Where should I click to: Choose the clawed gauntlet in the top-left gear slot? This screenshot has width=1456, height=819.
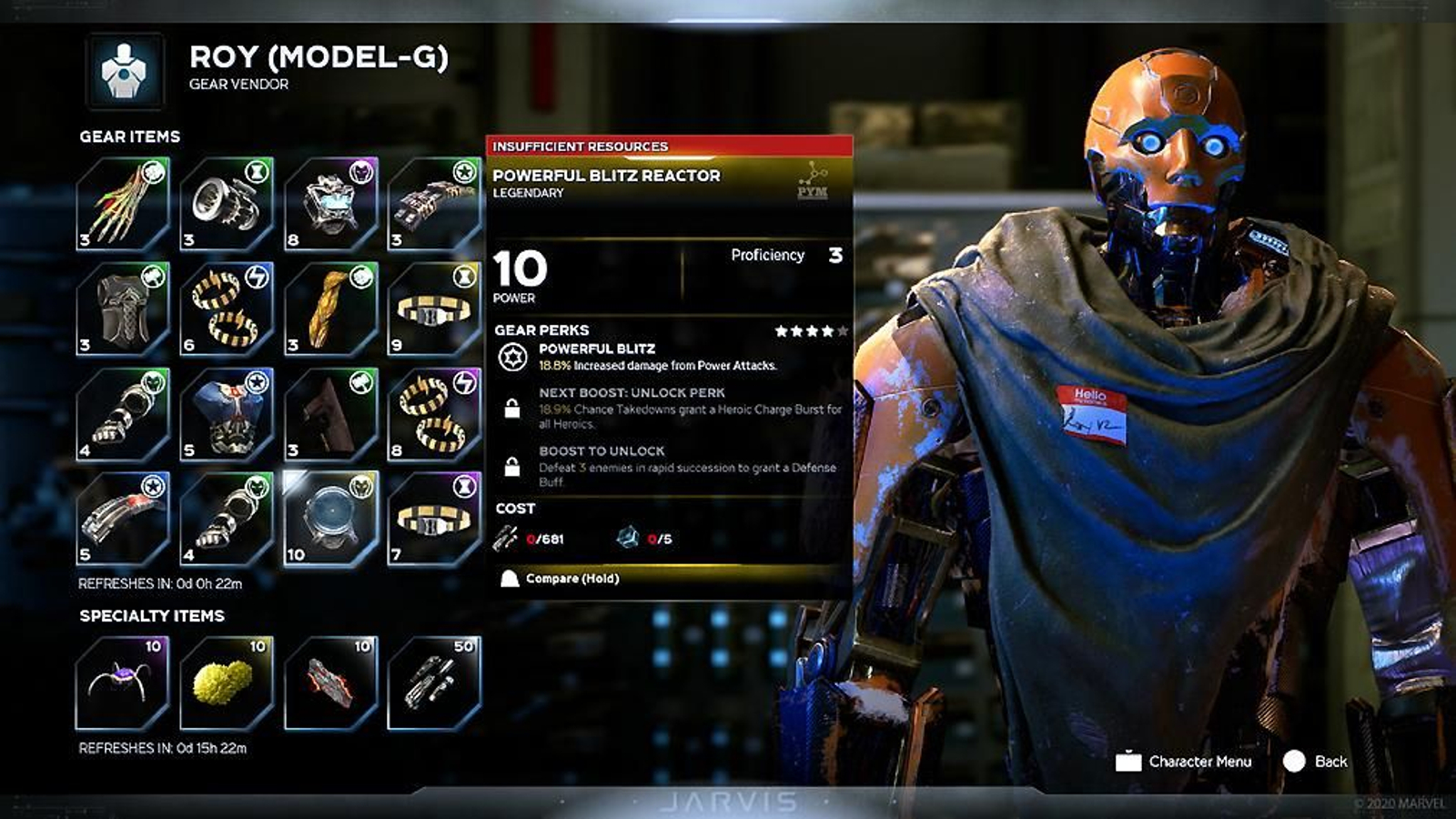pos(123,202)
